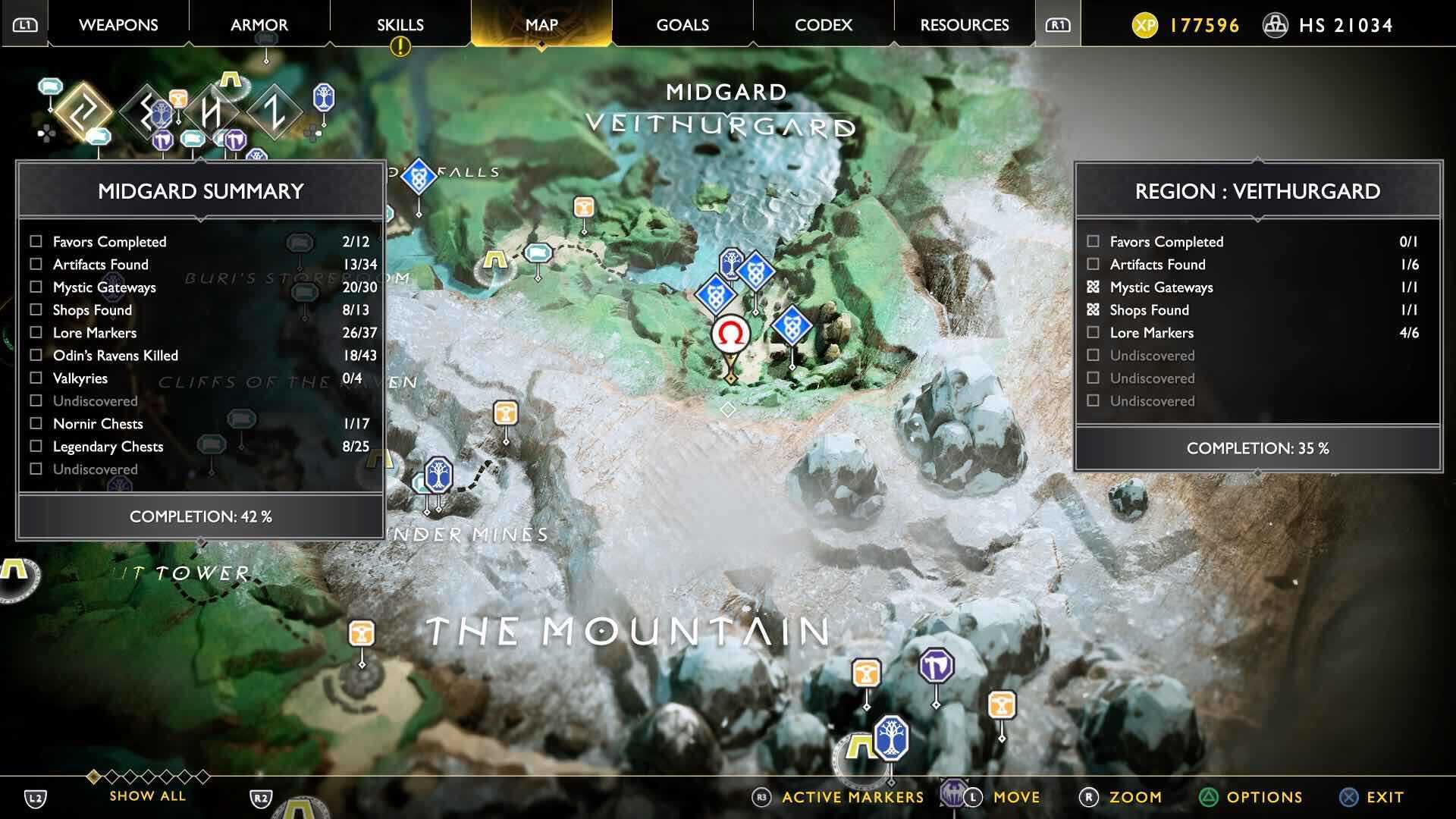Click the SHOW ALL button
The height and width of the screenshot is (819, 1456).
[146, 795]
